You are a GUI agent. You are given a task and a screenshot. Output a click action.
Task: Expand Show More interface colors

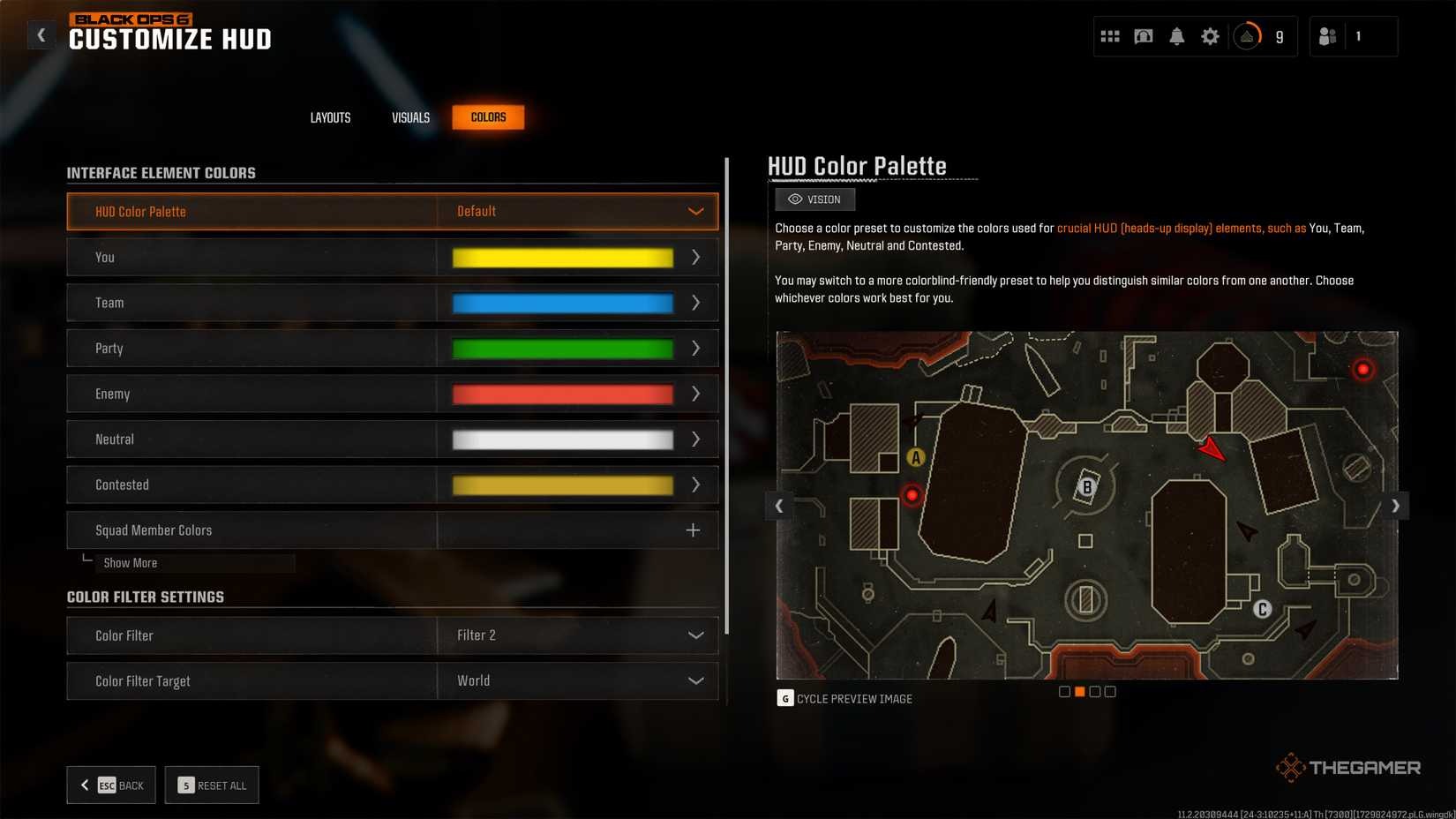tap(130, 562)
